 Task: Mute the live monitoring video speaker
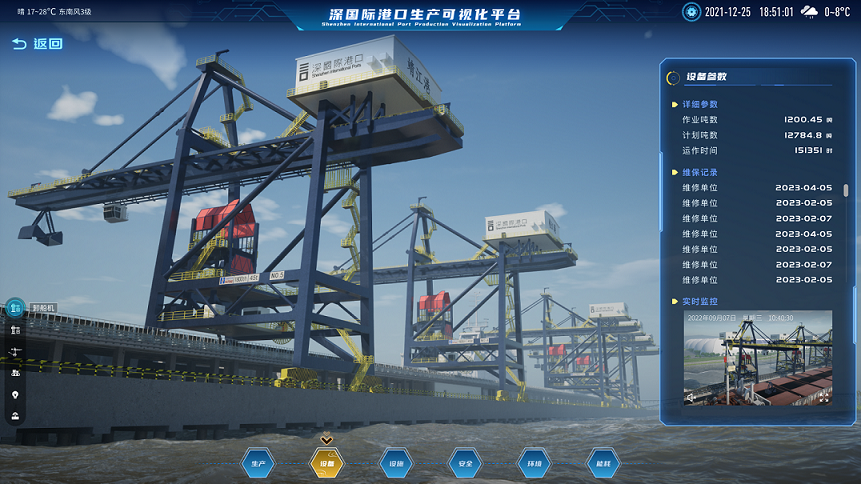click(x=691, y=397)
